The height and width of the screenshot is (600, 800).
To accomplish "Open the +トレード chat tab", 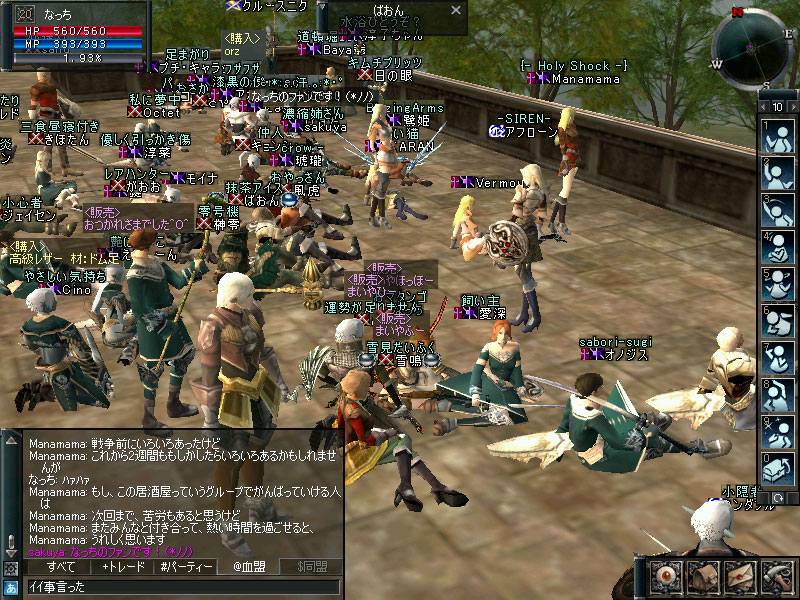I will click(x=123, y=567).
